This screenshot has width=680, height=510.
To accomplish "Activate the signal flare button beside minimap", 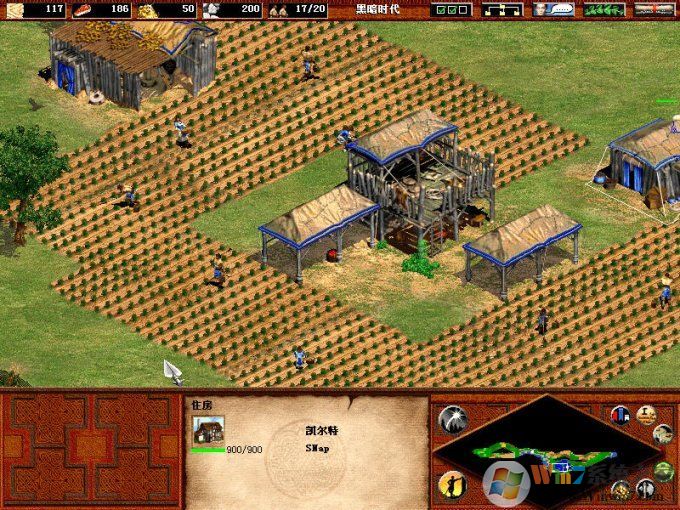I will (452, 418).
